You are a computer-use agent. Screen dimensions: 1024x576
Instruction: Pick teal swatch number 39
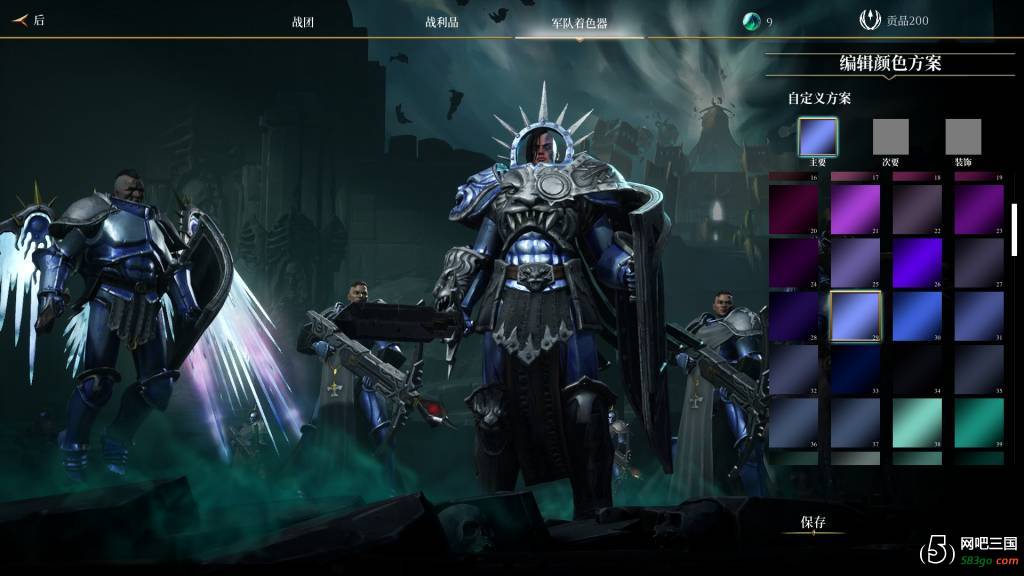pos(978,422)
